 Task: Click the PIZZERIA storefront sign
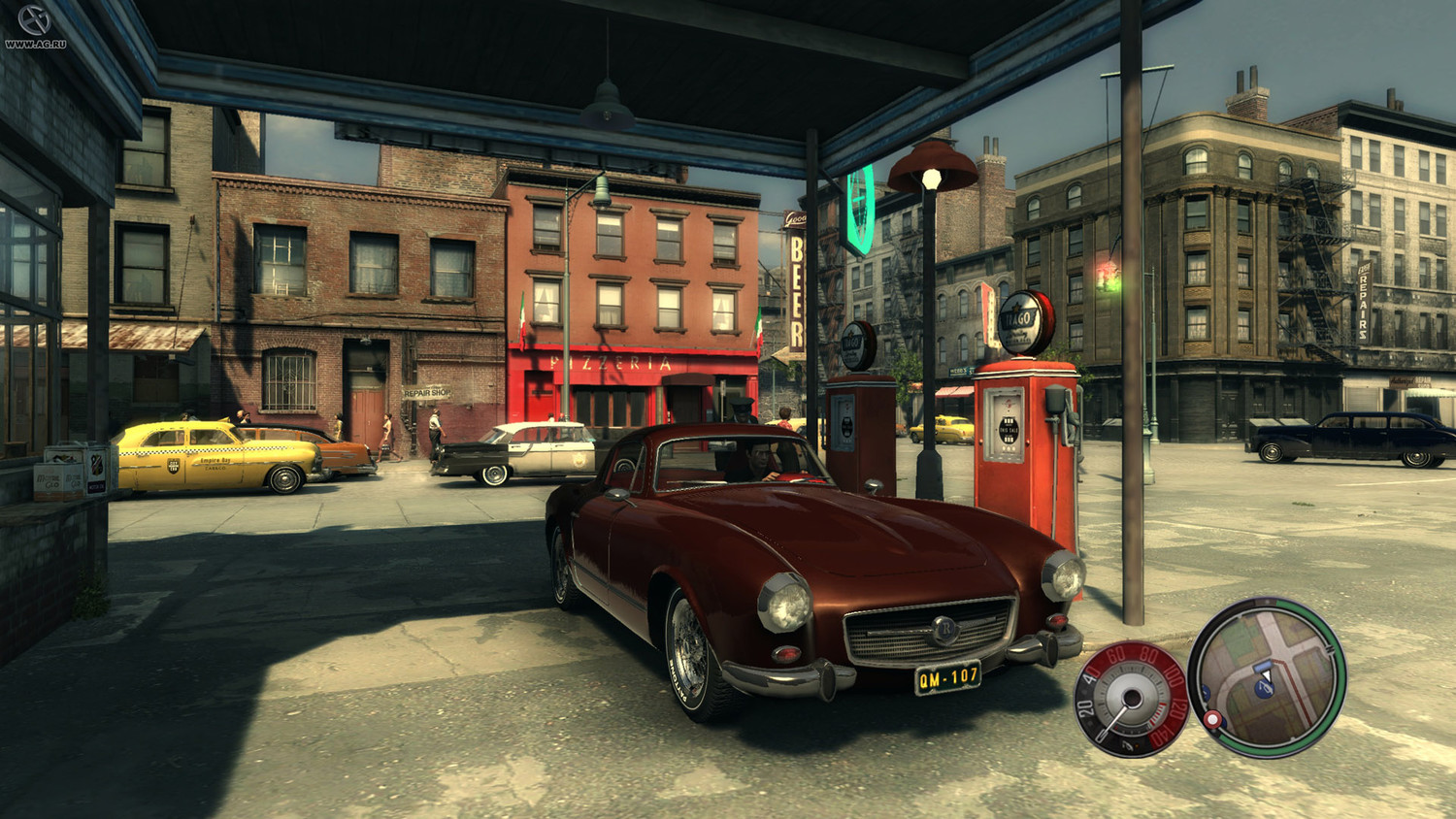pyautogui.click(x=612, y=361)
